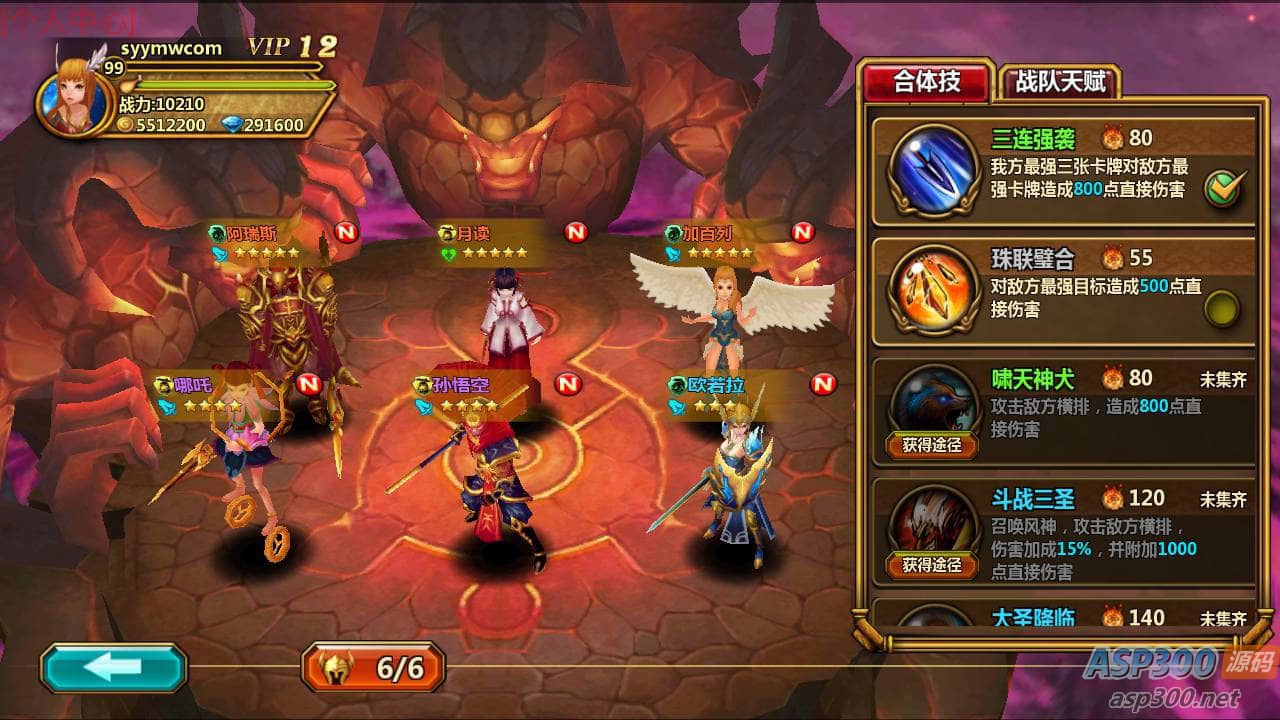Click the back arrow button

tap(113, 668)
